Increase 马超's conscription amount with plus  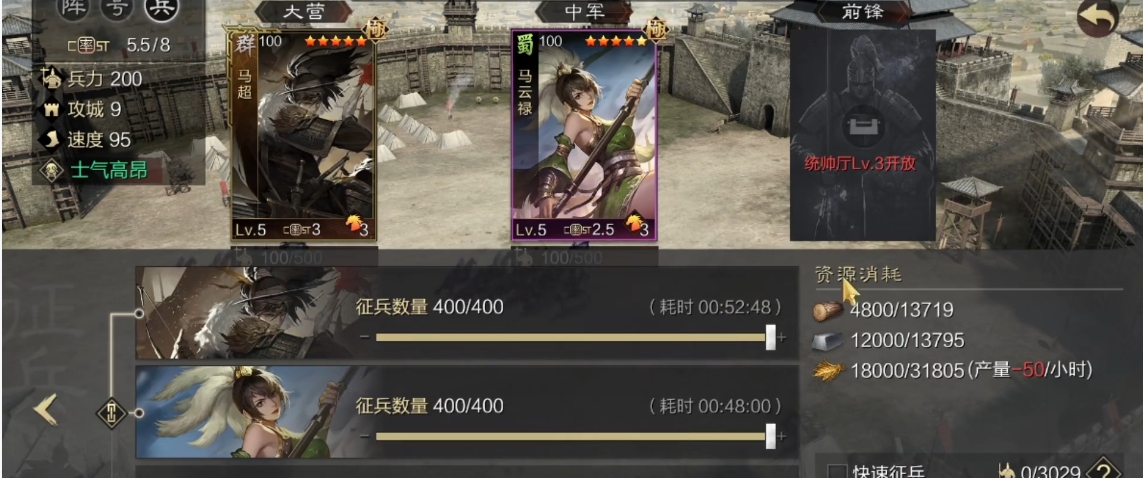[782, 338]
